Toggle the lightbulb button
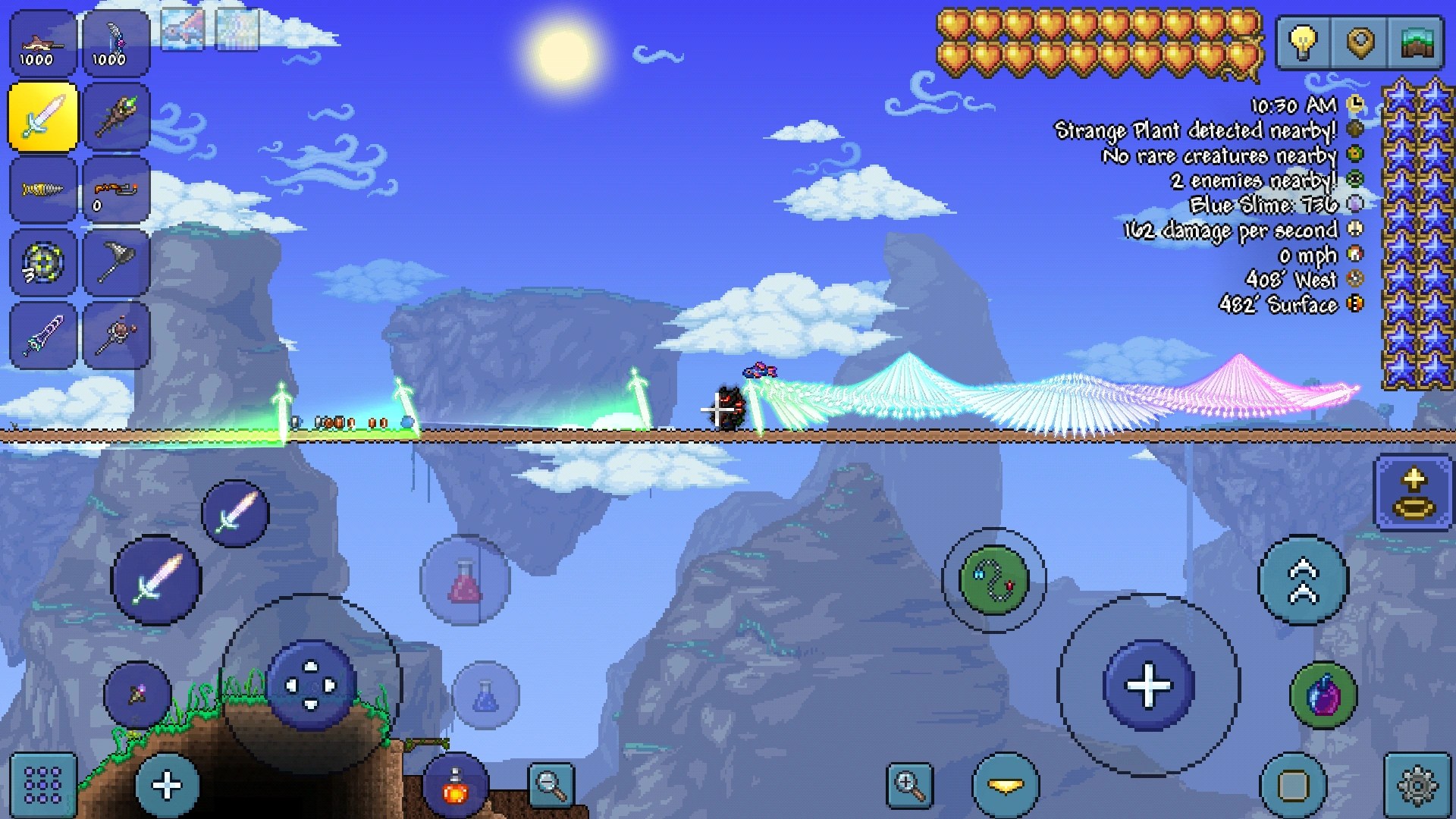 1304,42
